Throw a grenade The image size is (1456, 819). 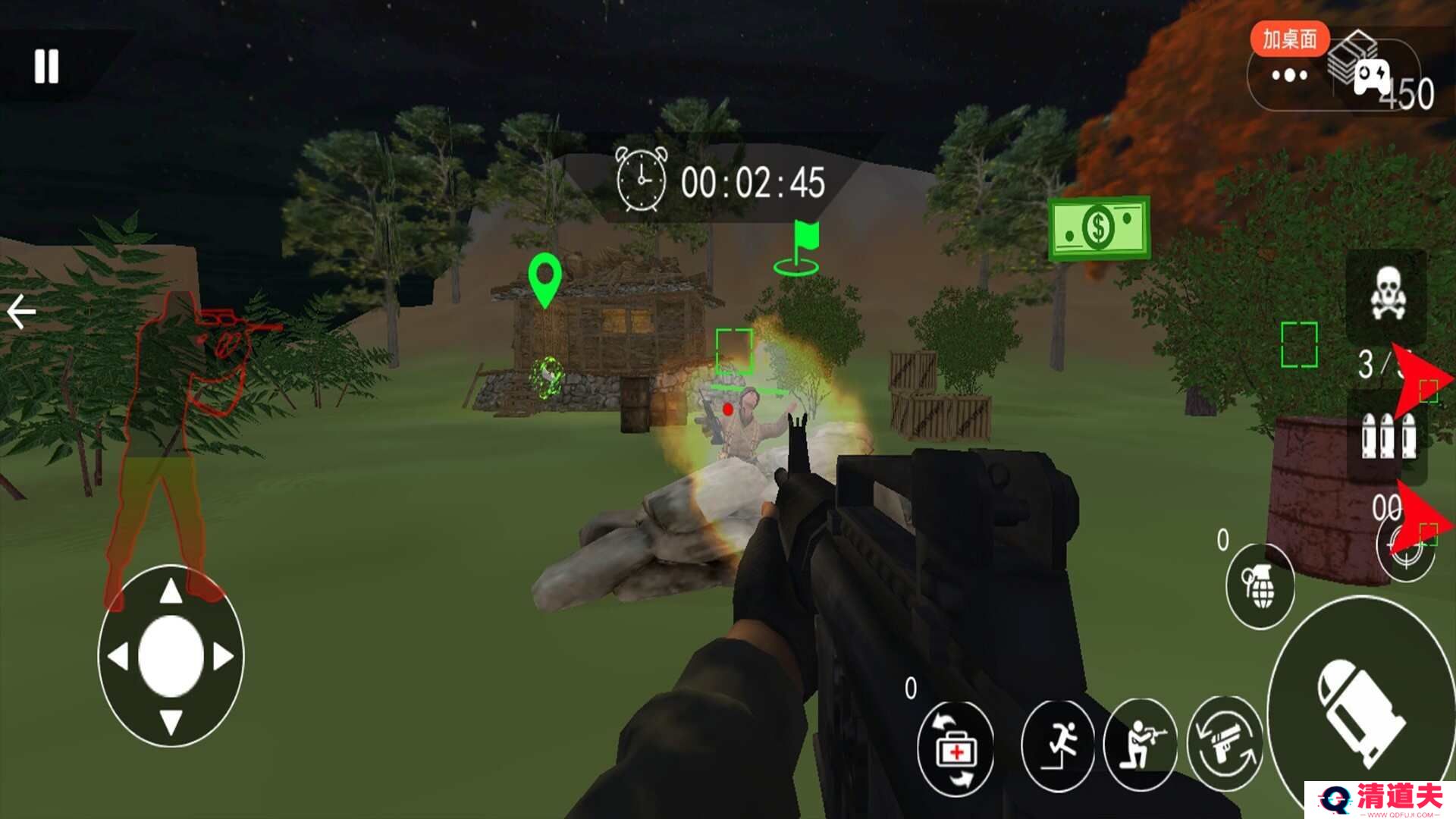point(1260,586)
